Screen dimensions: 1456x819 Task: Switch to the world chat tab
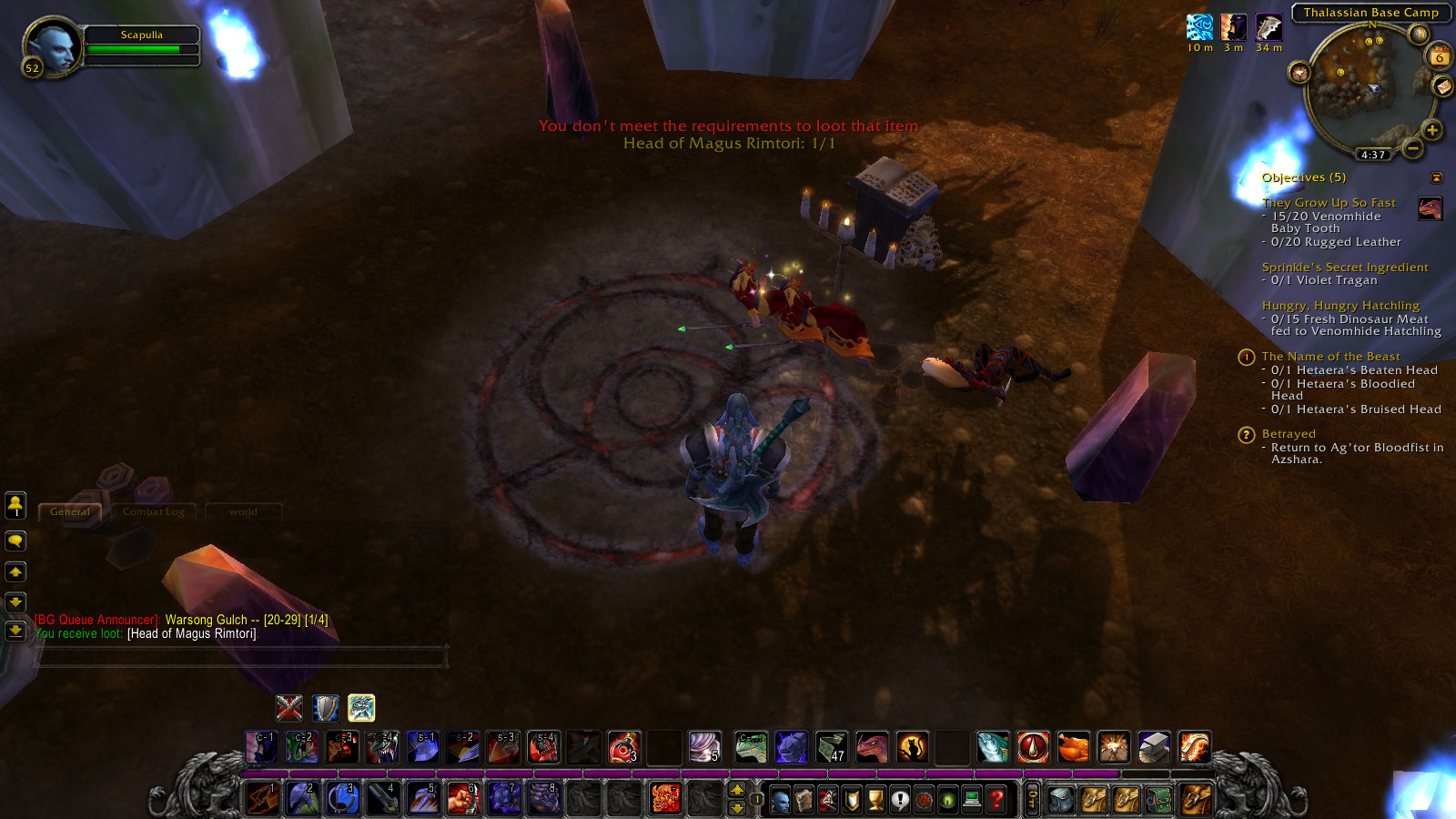click(x=242, y=511)
